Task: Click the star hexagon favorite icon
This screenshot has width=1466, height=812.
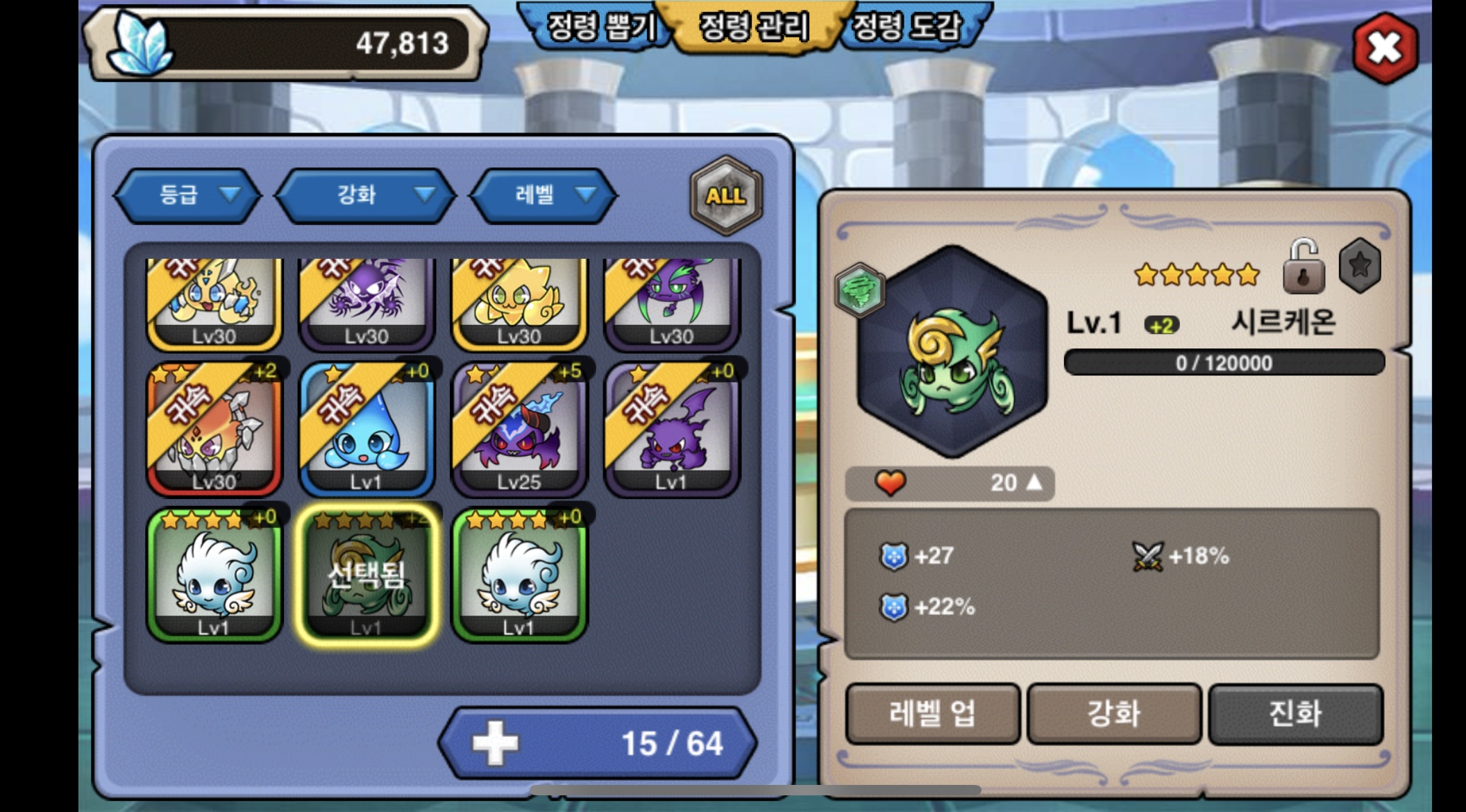Action: coord(1359,265)
